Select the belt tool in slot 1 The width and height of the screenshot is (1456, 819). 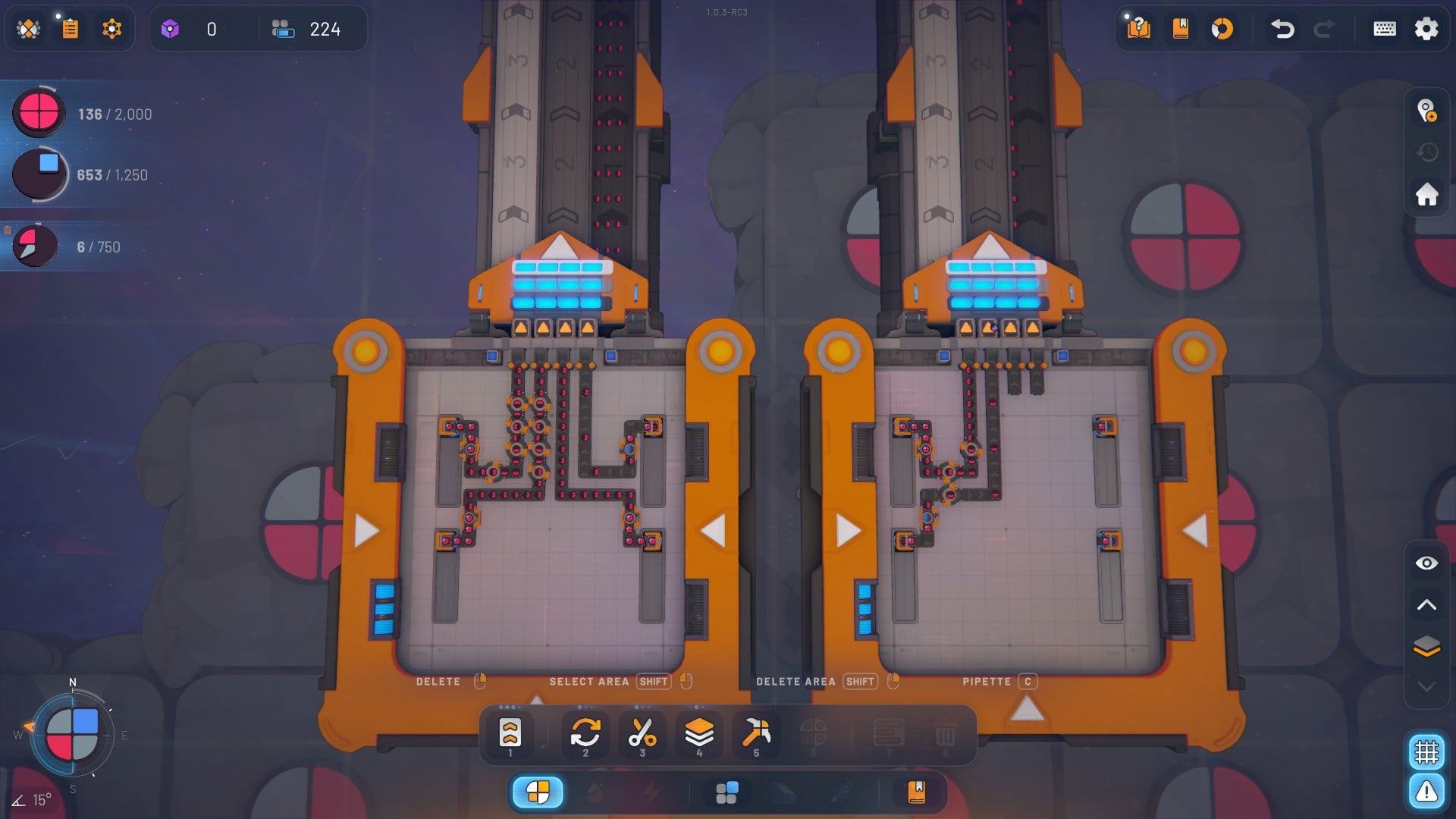(x=510, y=733)
